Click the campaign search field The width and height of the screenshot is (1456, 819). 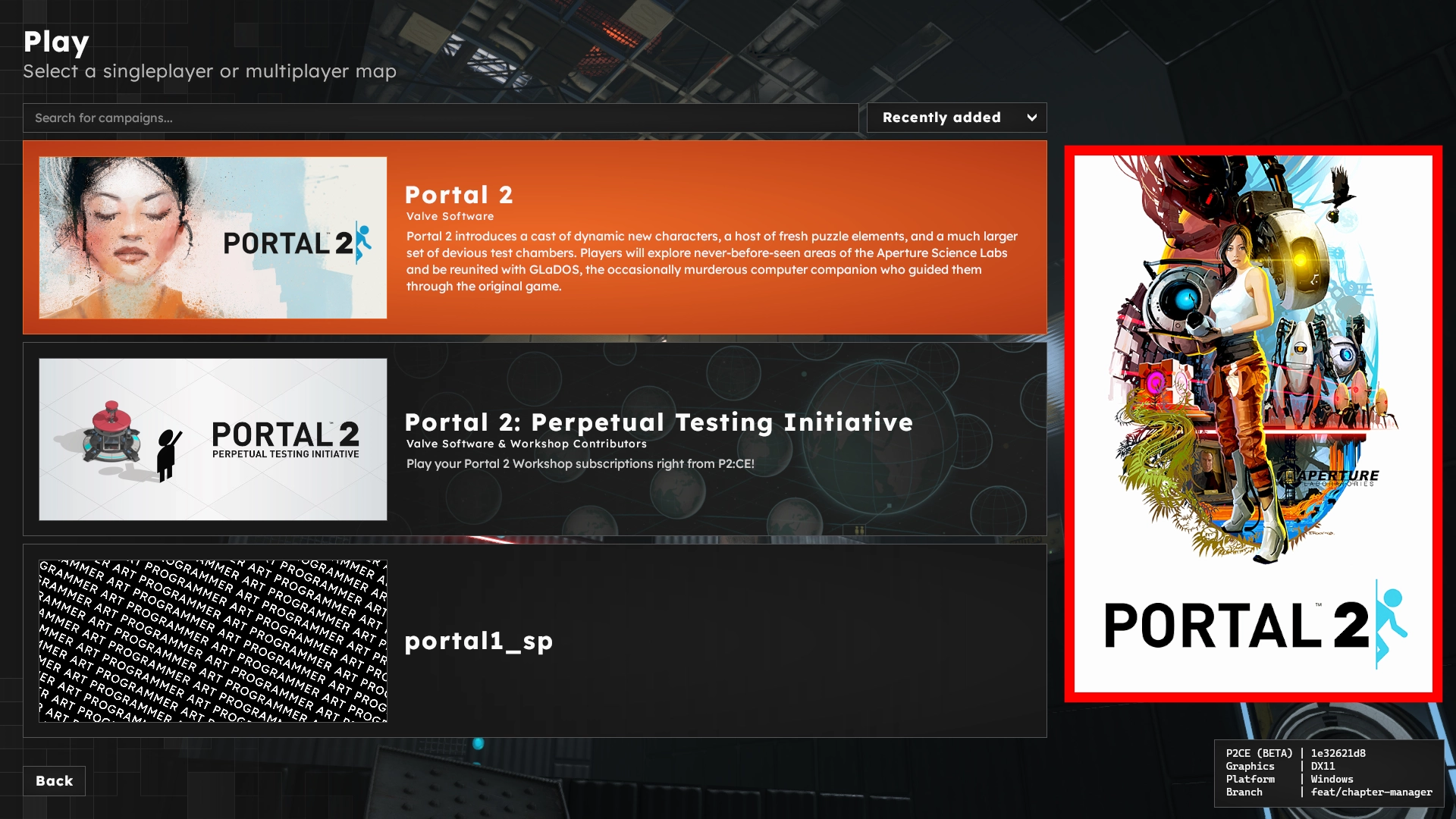pyautogui.click(x=440, y=118)
